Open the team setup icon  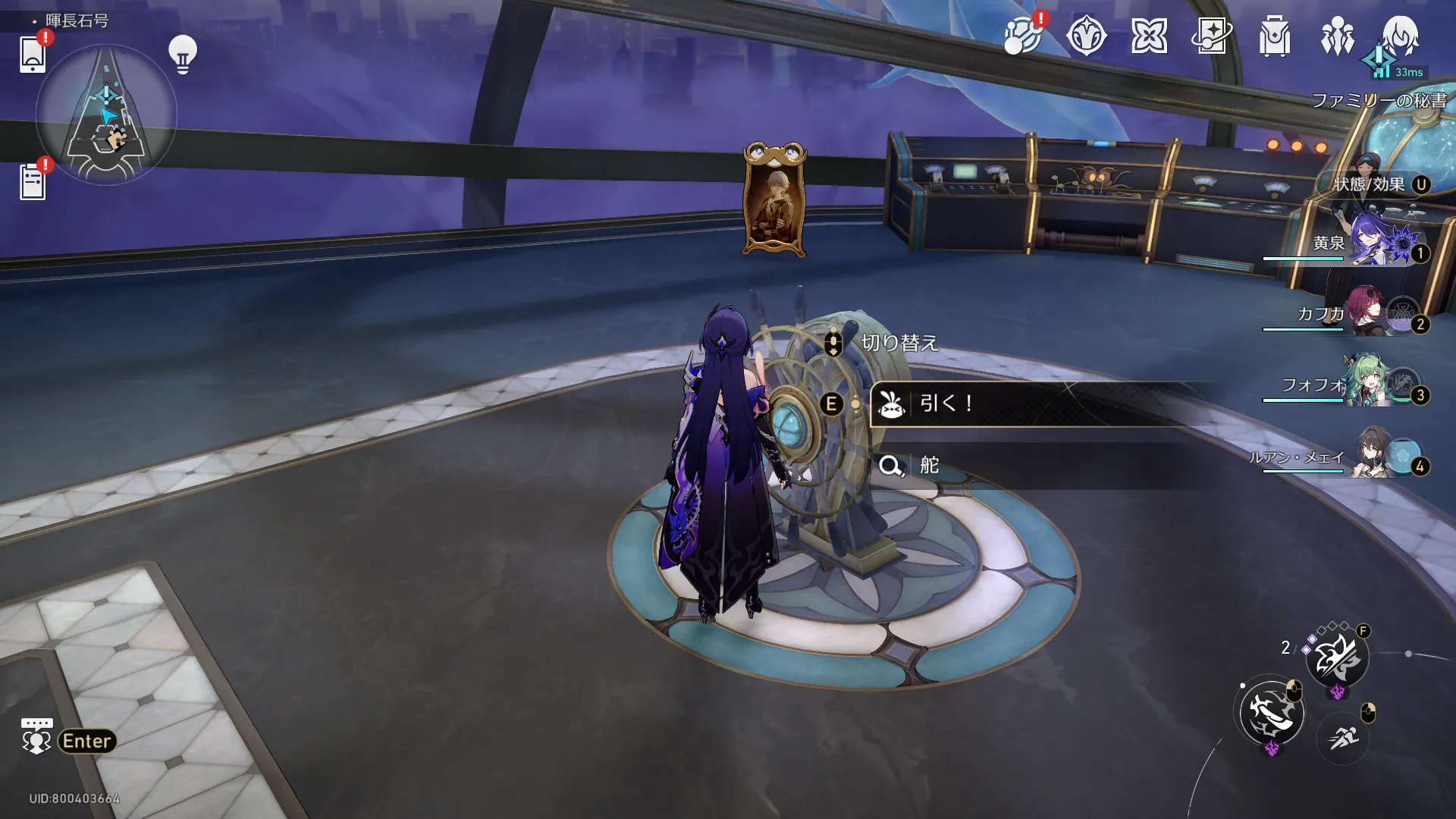click(x=1338, y=36)
